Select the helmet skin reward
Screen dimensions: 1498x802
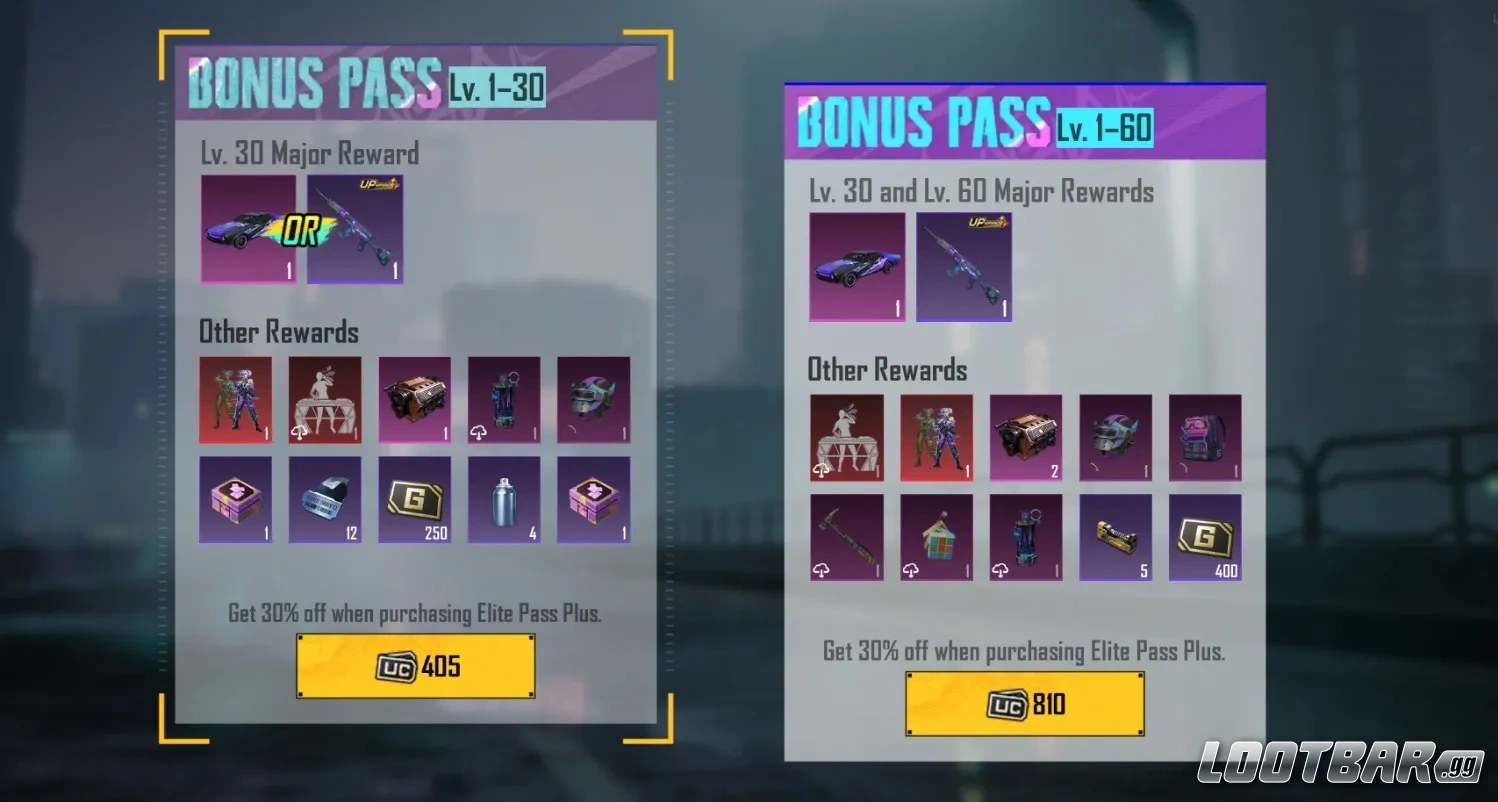pyautogui.click(x=594, y=400)
